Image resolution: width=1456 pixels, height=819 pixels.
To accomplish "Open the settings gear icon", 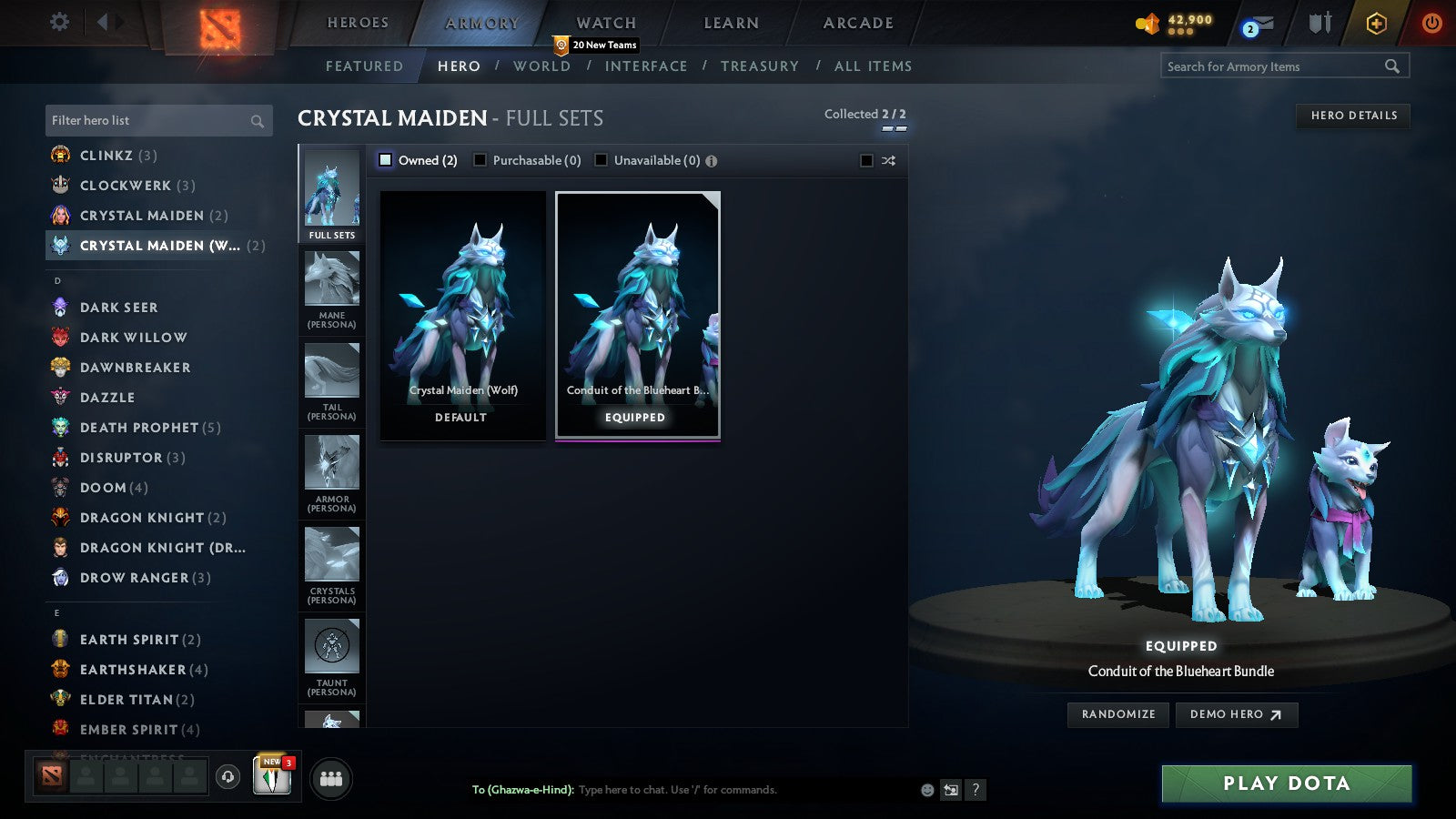I will [59, 22].
